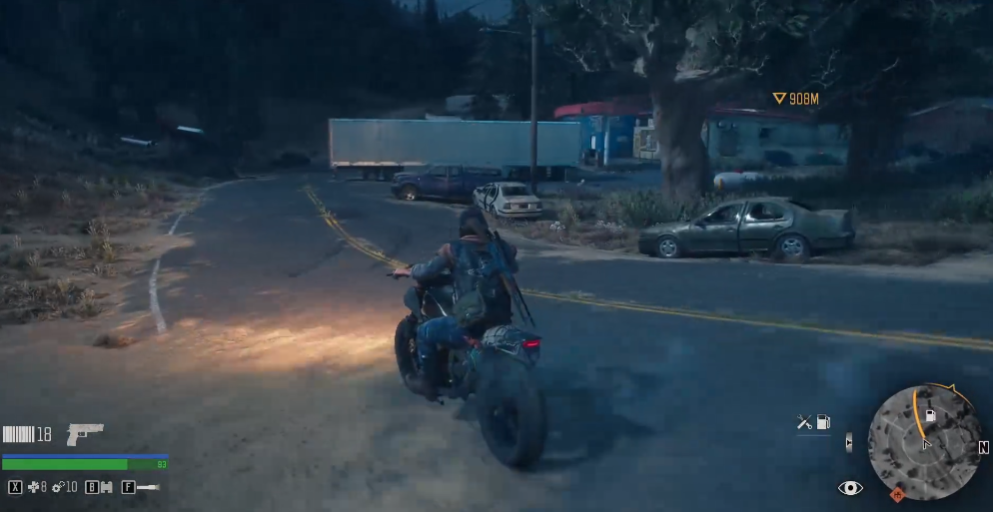This screenshot has width=993, height=512.
Task: Select the binoculars icon
Action: point(106,487)
